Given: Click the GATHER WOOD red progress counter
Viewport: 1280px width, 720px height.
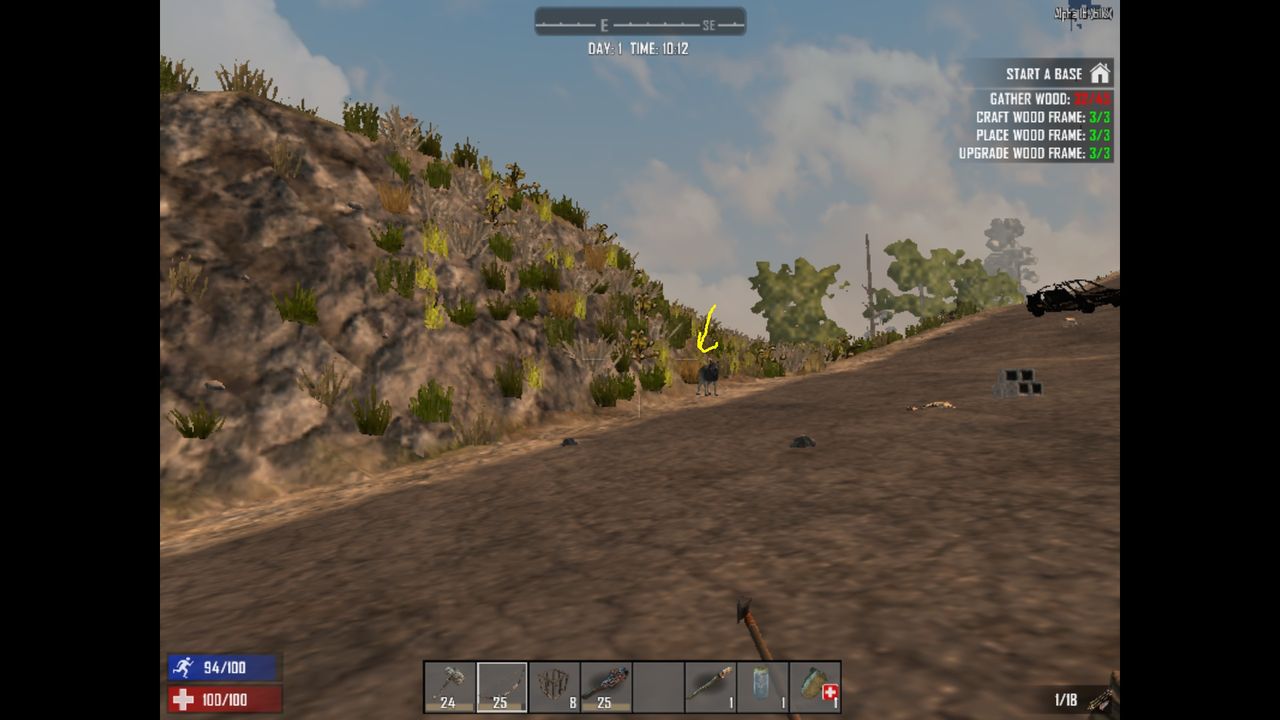Looking at the screenshot, I should (1092, 99).
